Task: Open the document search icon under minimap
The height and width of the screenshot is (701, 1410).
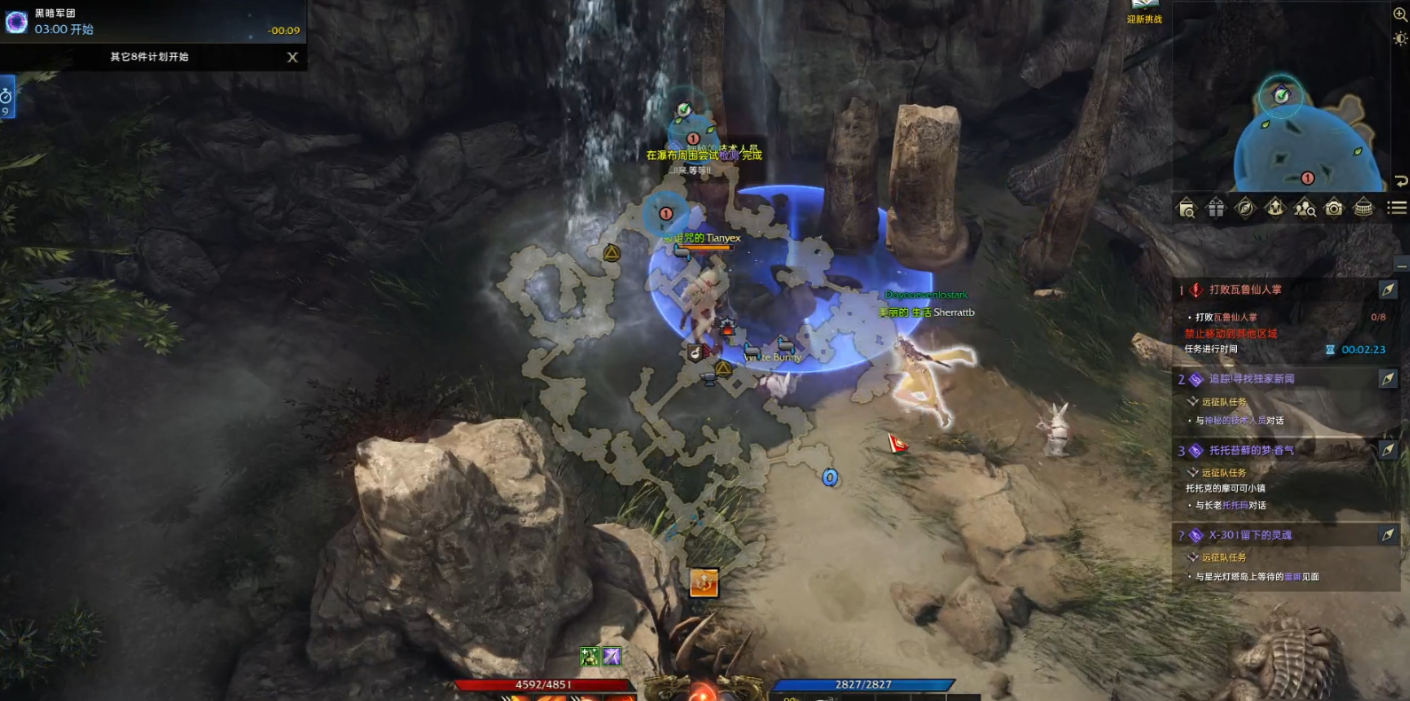Action: click(x=1186, y=208)
